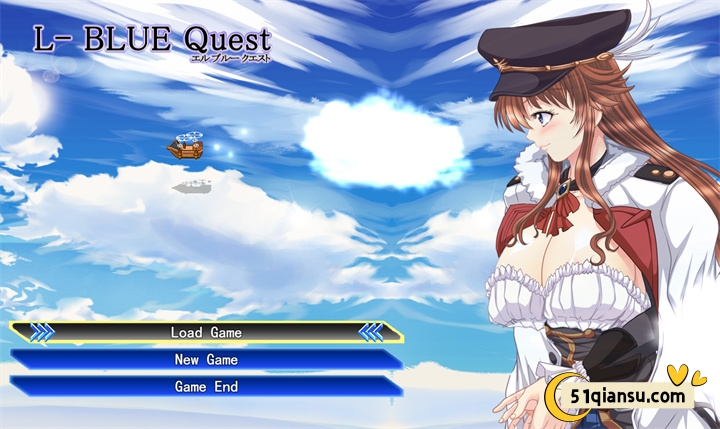Select the Load Game menu entry
Image resolution: width=720 pixels, height=429 pixels.
click(x=206, y=332)
